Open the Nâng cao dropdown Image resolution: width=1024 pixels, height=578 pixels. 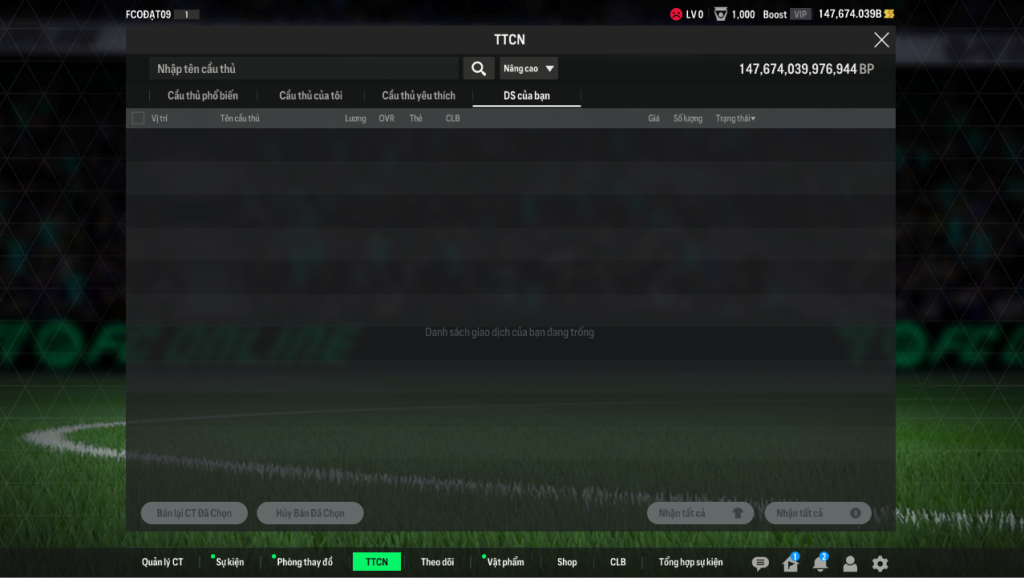(x=529, y=69)
